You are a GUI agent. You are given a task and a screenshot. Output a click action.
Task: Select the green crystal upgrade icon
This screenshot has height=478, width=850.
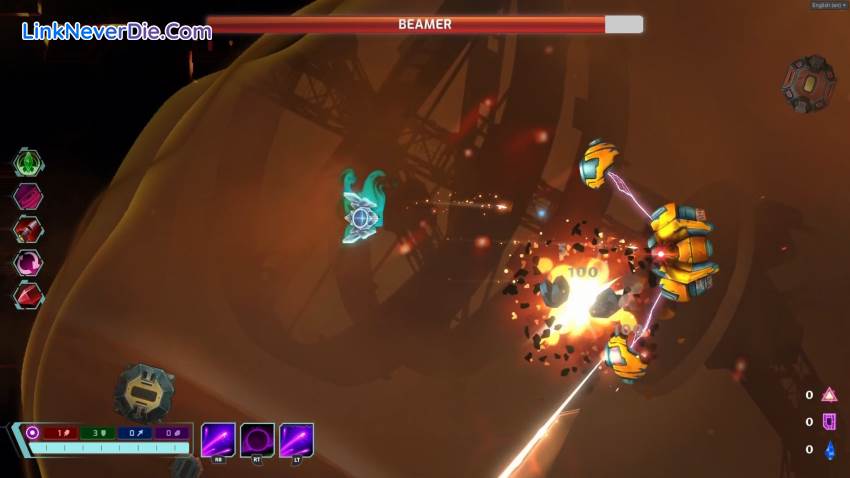coord(28,162)
